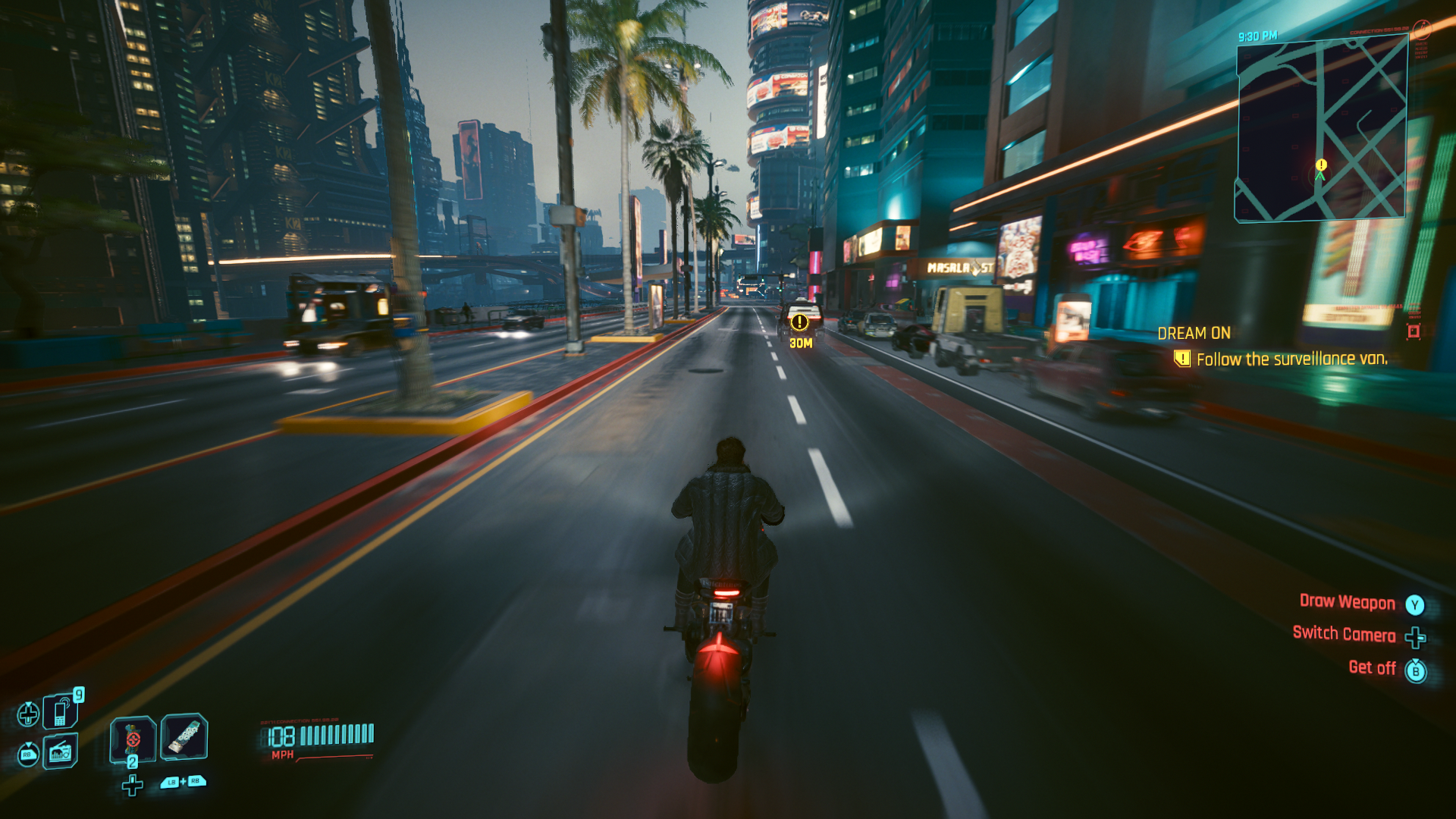Click the red enemy bracket icon below the minimap
1456x819 pixels.
coord(1412,330)
